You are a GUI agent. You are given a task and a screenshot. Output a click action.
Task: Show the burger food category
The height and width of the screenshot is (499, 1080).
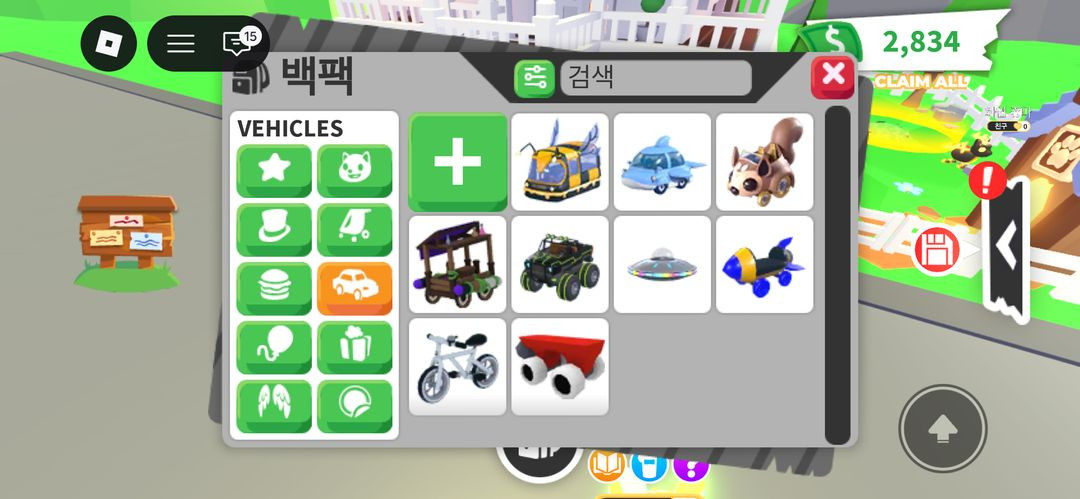pyautogui.click(x=274, y=289)
